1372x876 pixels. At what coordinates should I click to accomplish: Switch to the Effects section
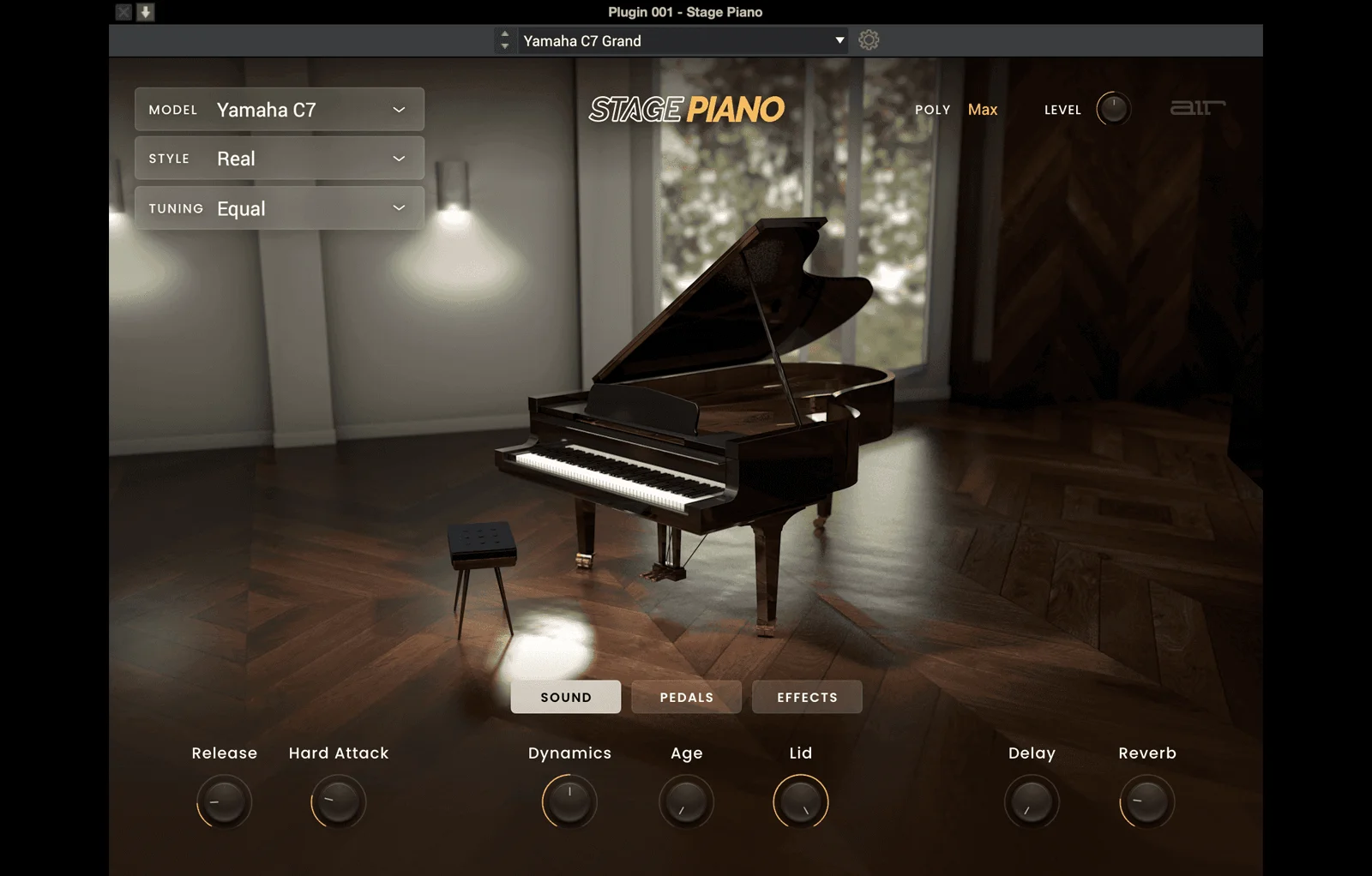pyautogui.click(x=806, y=697)
